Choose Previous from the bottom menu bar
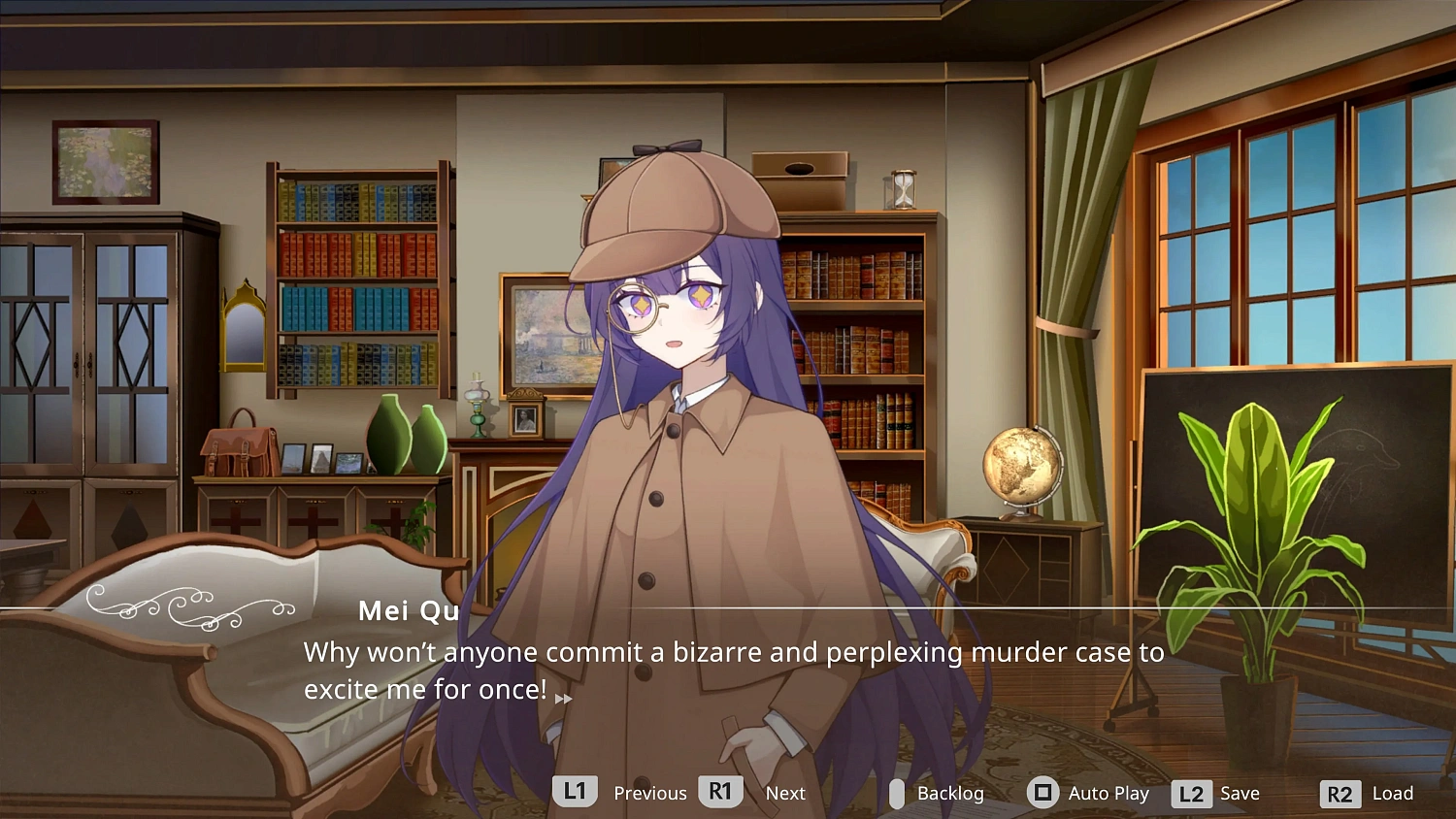1456x819 pixels. click(x=650, y=793)
